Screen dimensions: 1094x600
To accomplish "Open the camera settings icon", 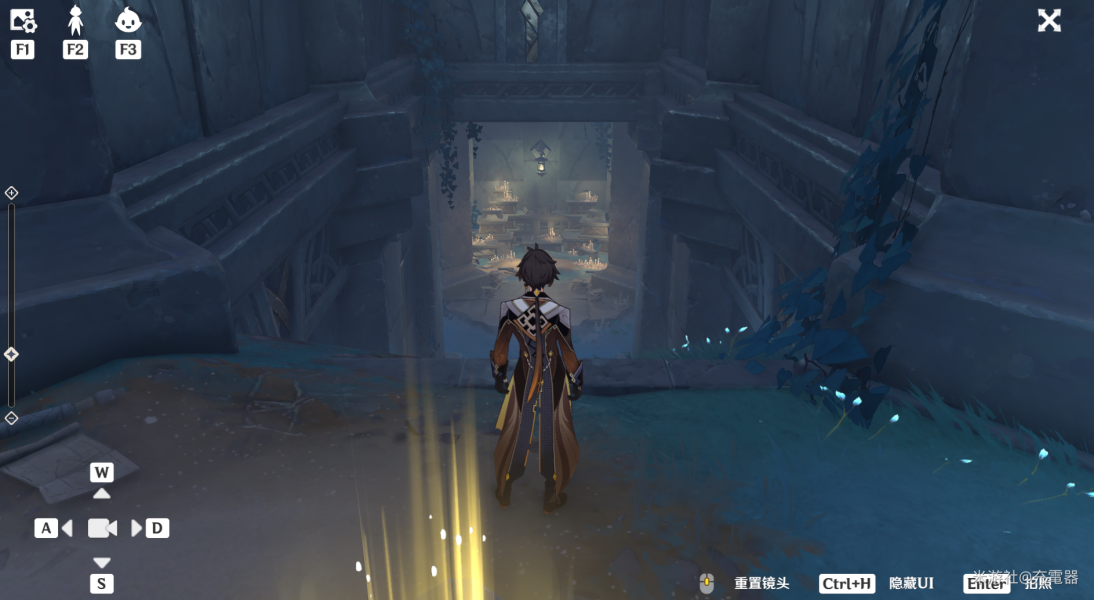I will click(x=22, y=20).
